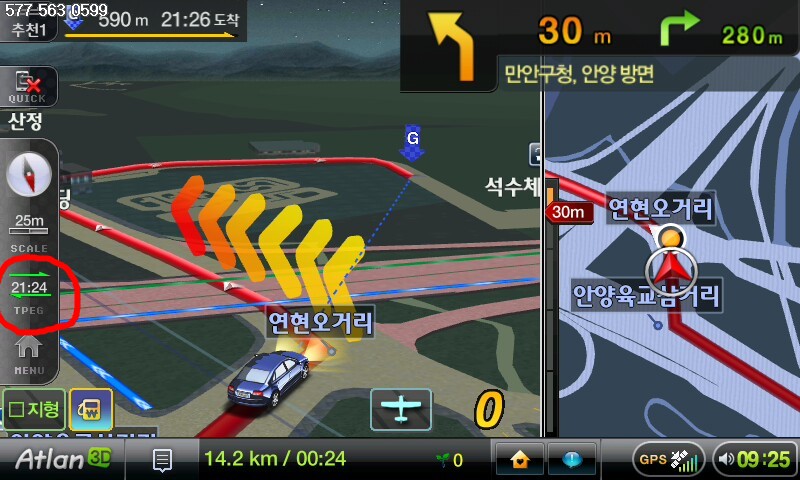Open the TPEG traffic info button
The image size is (800, 480).
(x=29, y=291)
